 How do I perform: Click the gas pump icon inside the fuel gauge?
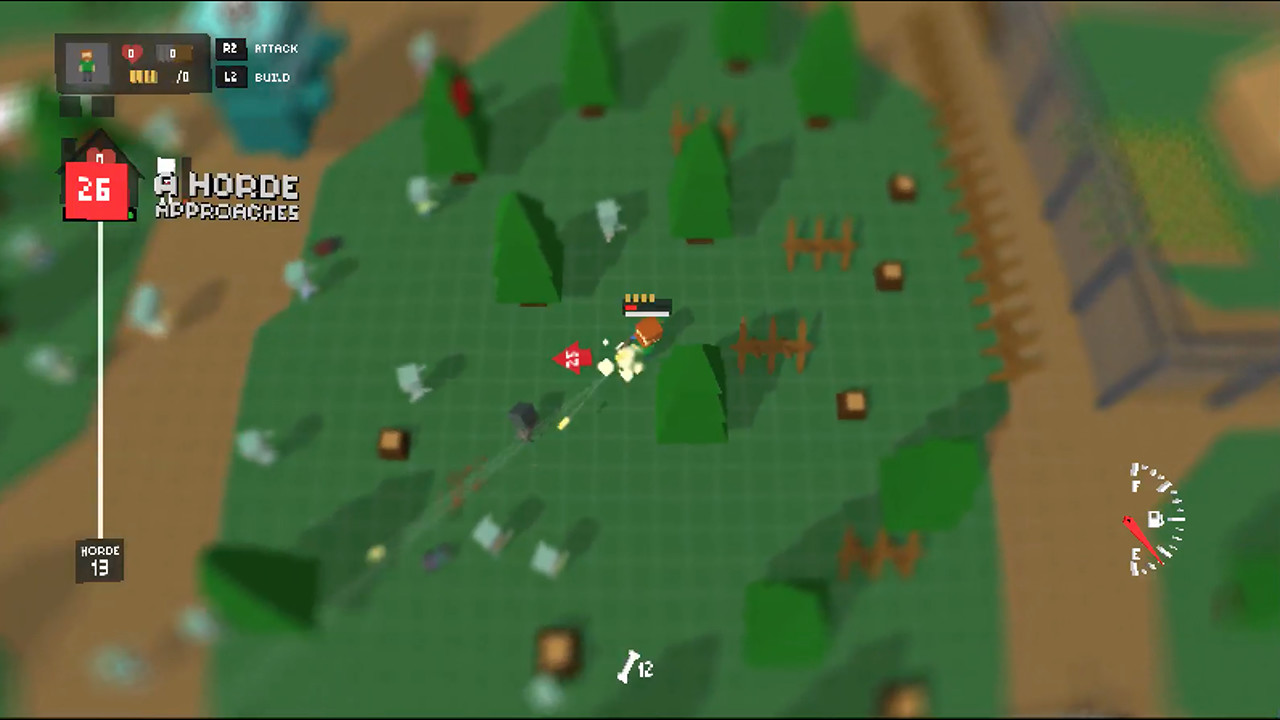point(1156,519)
